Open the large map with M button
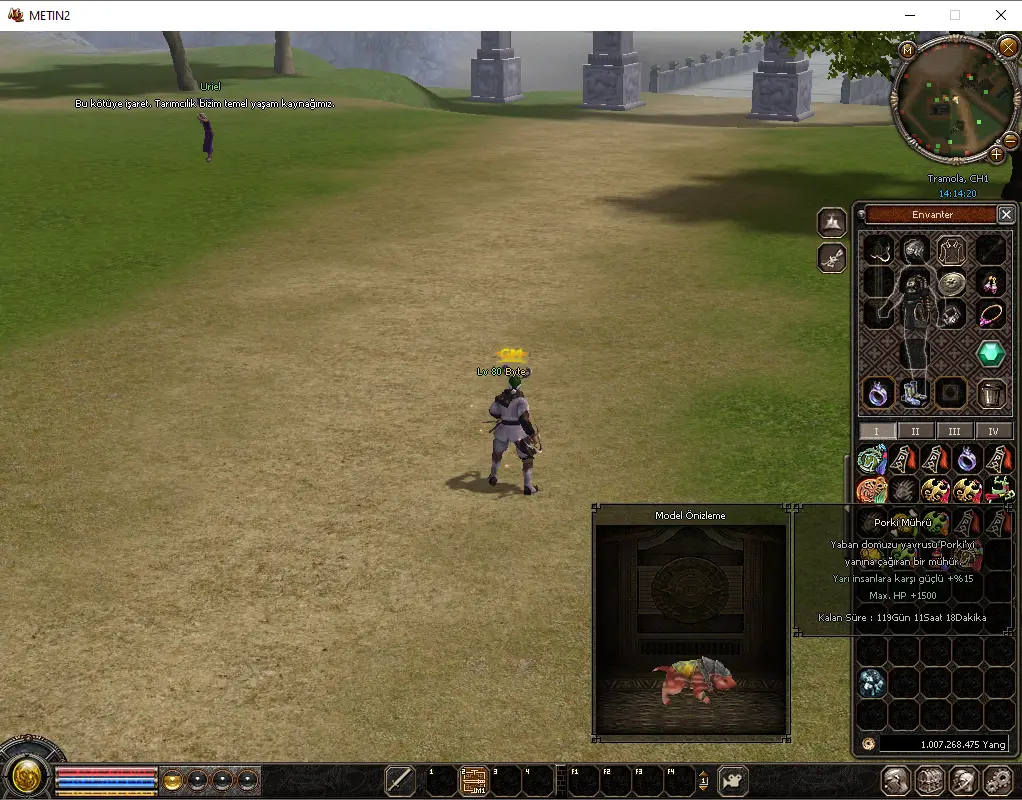 [908, 50]
